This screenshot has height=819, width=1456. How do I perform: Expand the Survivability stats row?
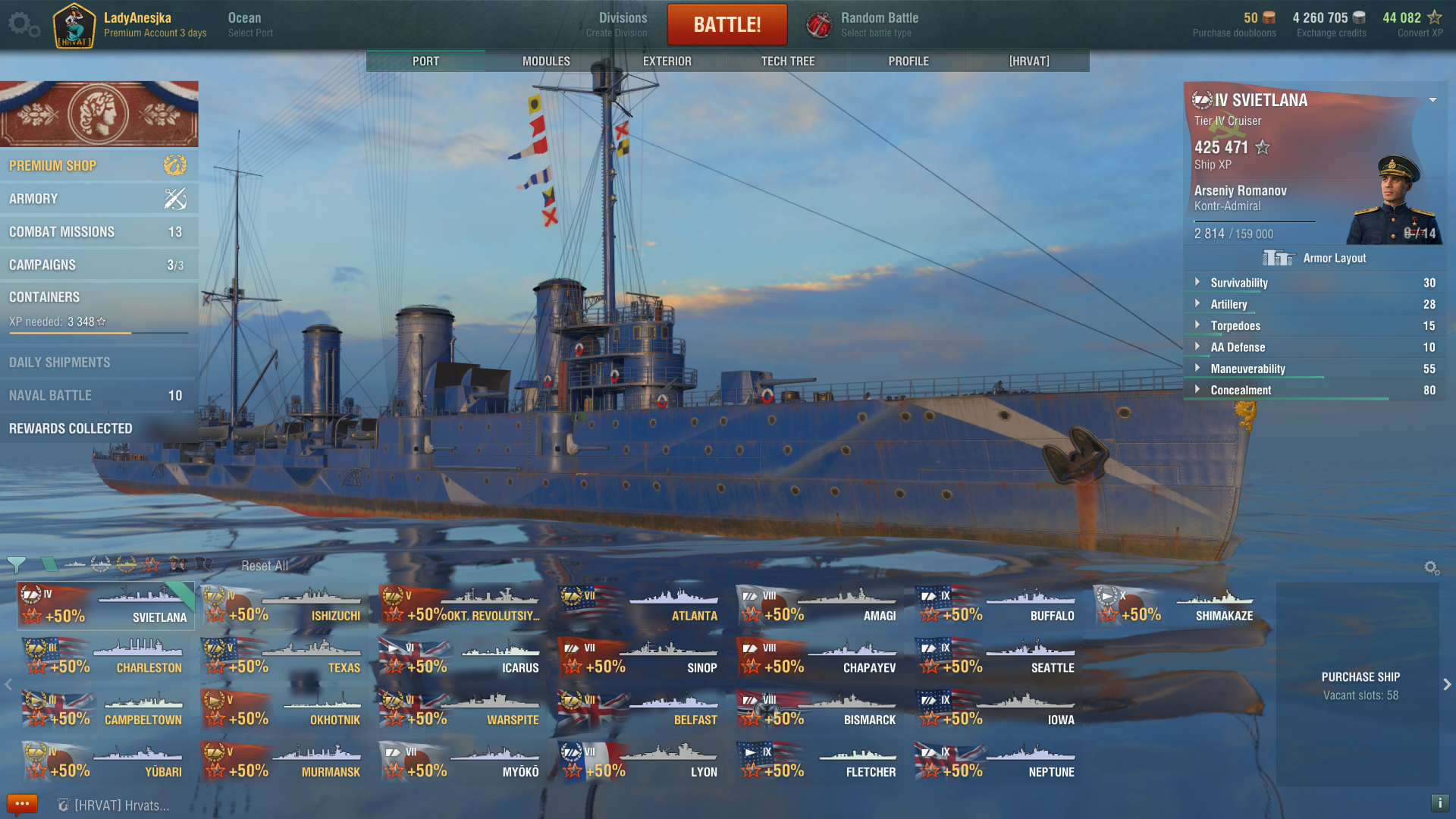click(1239, 283)
